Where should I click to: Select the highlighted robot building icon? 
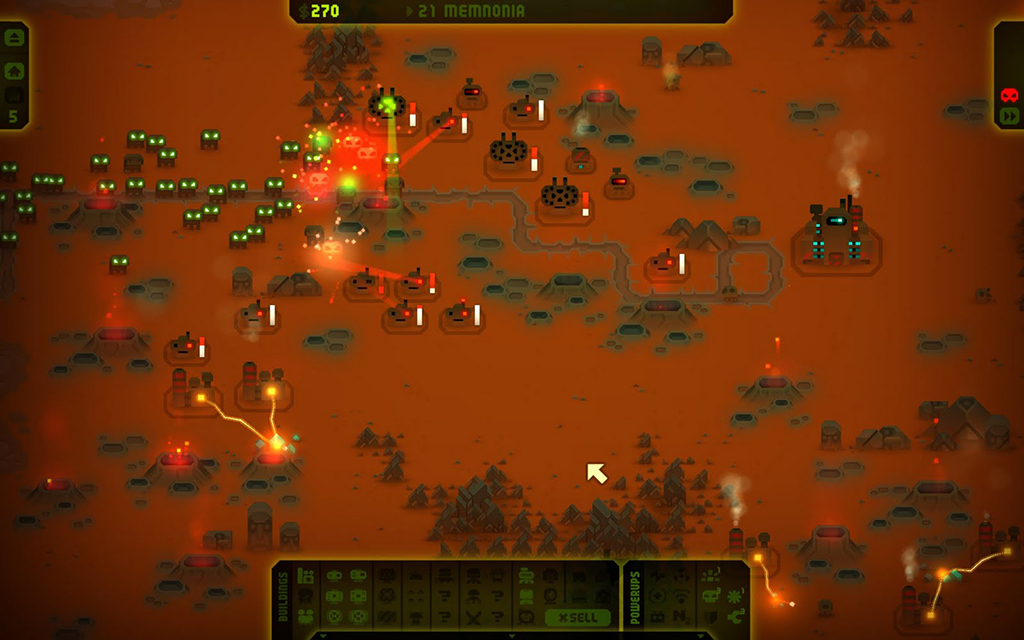[x=526, y=575]
